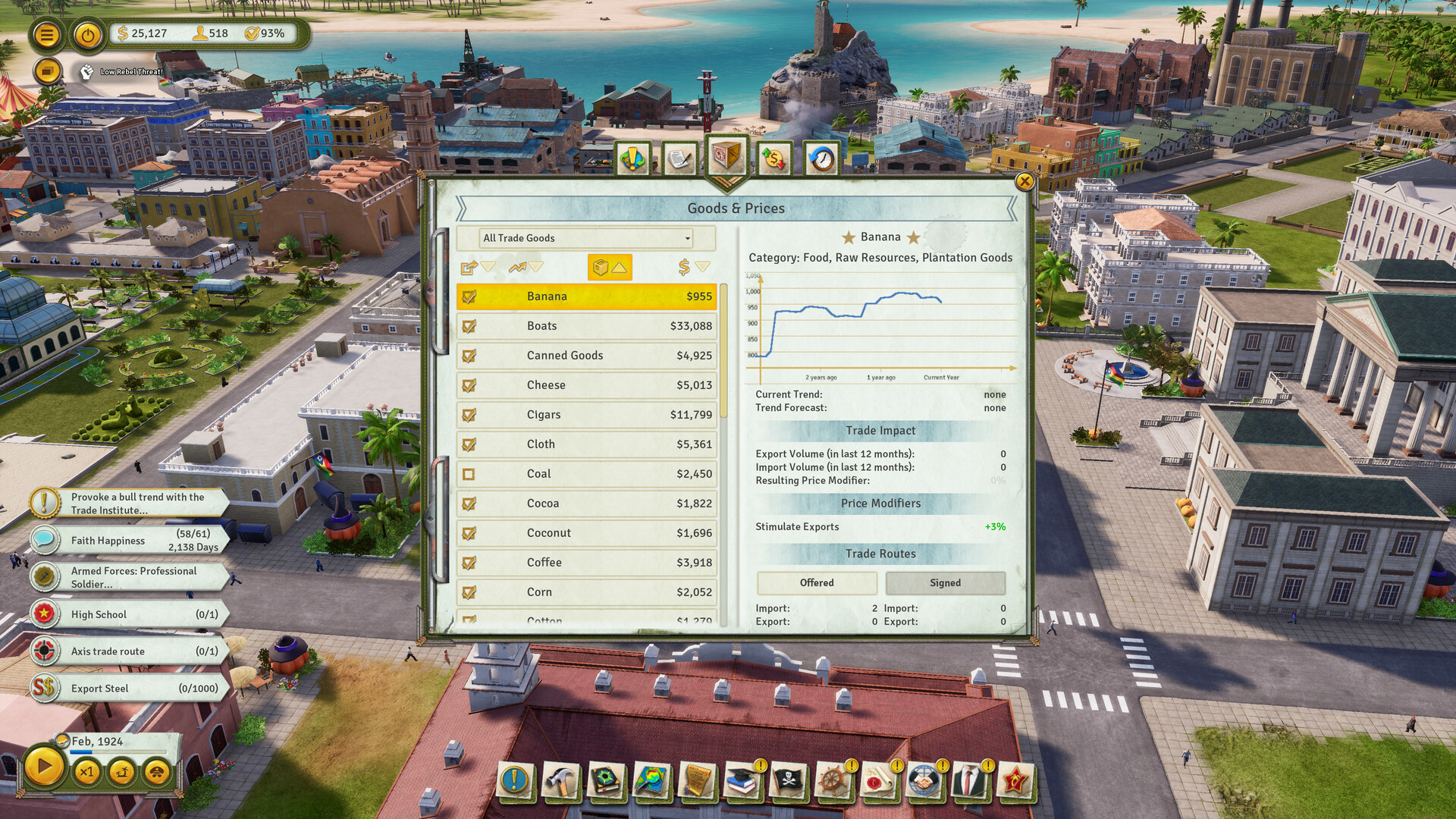Show Offered trade routes
The height and width of the screenshot is (819, 1456).
pyautogui.click(x=817, y=582)
